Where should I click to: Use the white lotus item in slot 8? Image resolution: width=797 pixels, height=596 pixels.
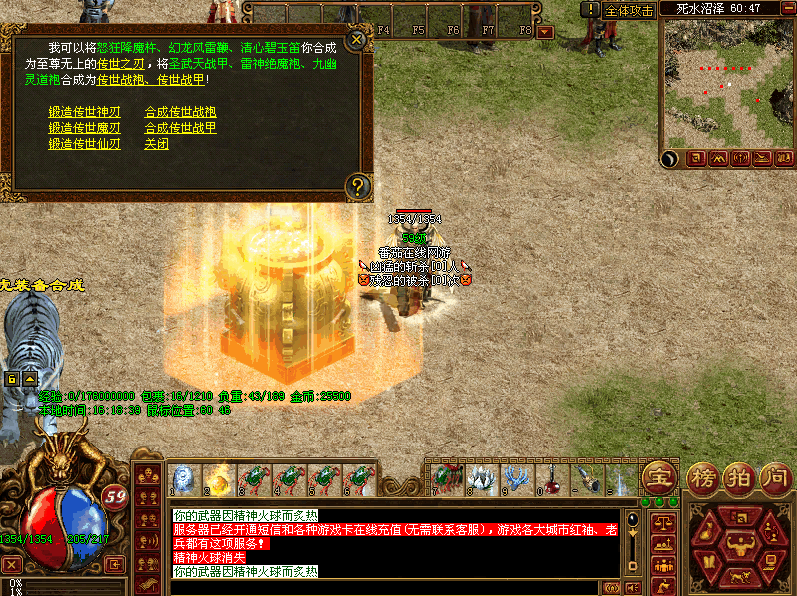482,479
